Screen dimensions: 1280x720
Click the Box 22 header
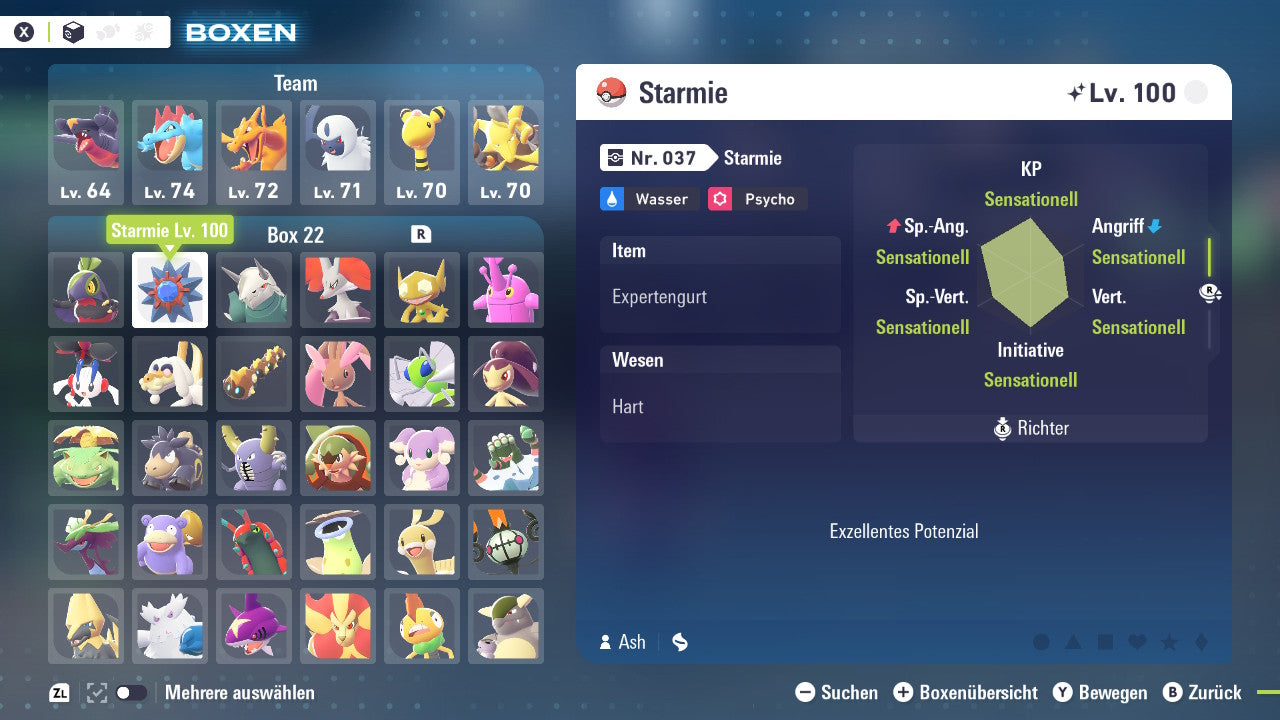click(296, 235)
